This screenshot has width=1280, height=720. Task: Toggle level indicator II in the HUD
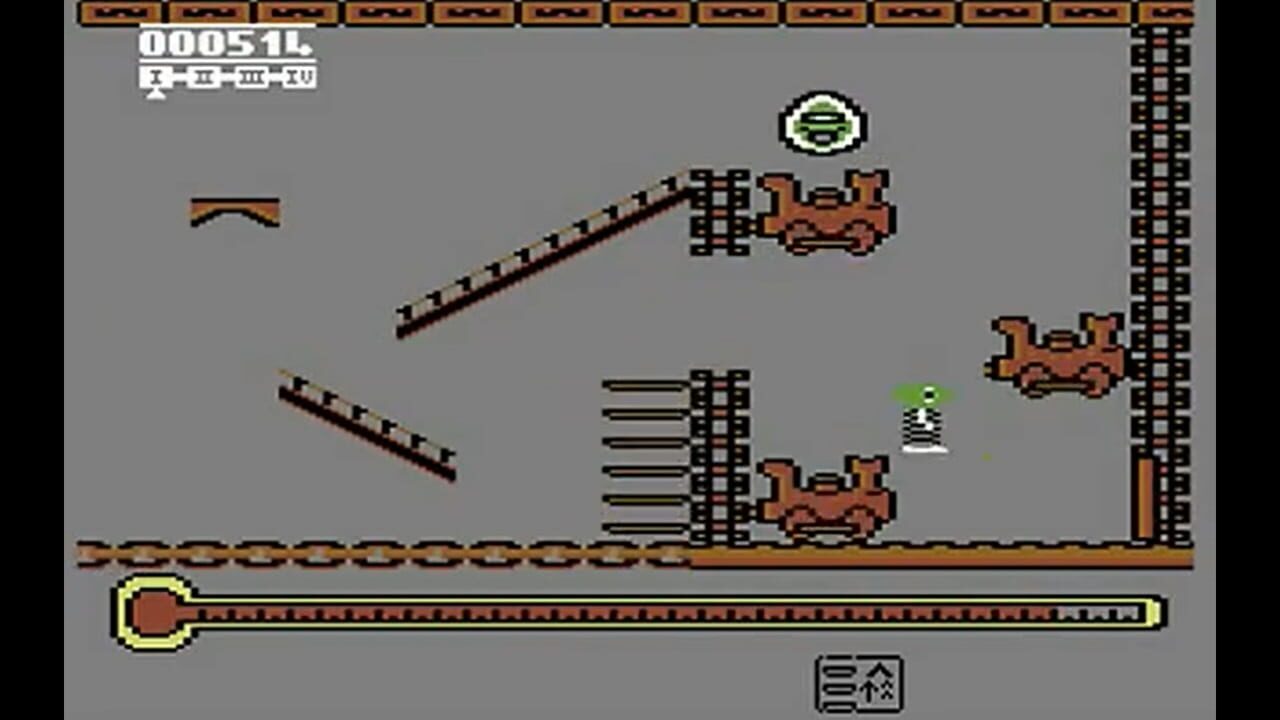tap(204, 76)
